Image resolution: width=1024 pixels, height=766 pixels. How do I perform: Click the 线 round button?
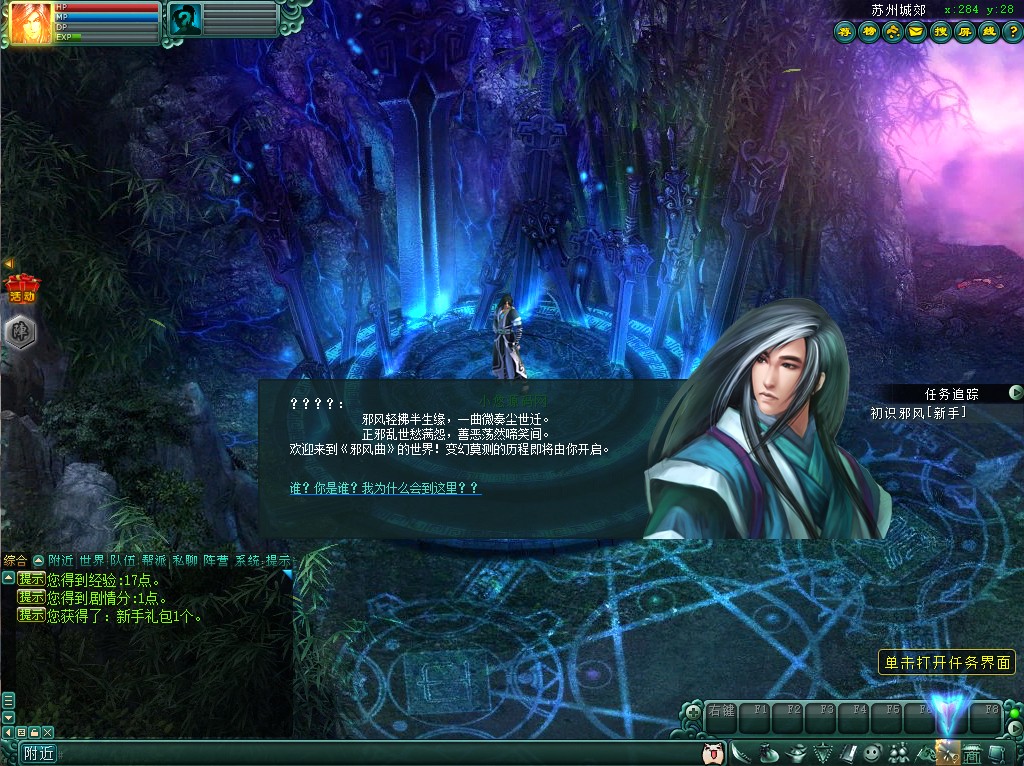tap(988, 32)
